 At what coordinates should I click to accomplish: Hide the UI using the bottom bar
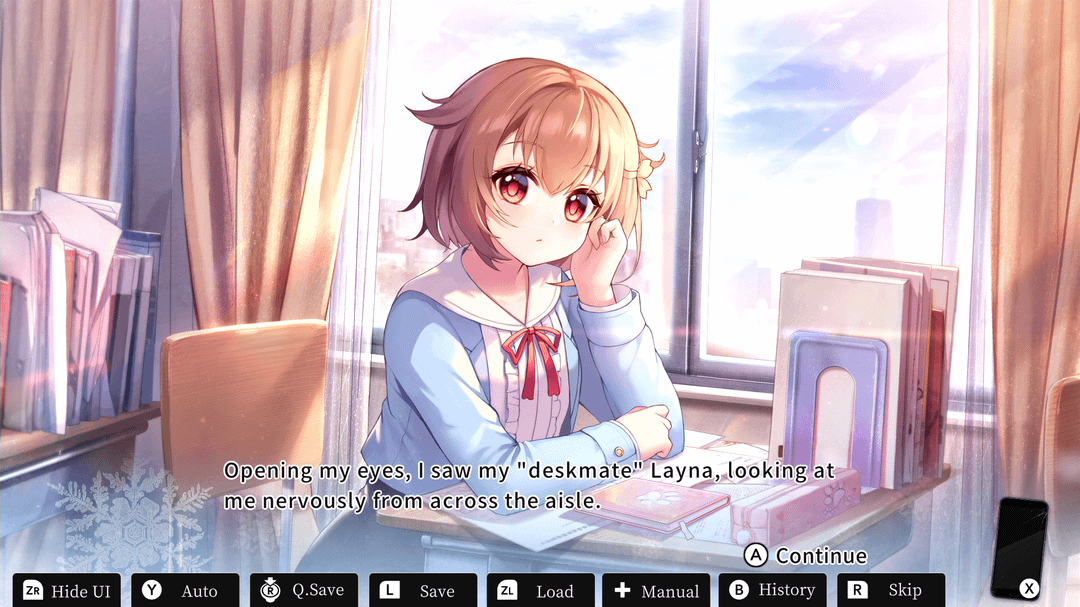[x=67, y=590]
